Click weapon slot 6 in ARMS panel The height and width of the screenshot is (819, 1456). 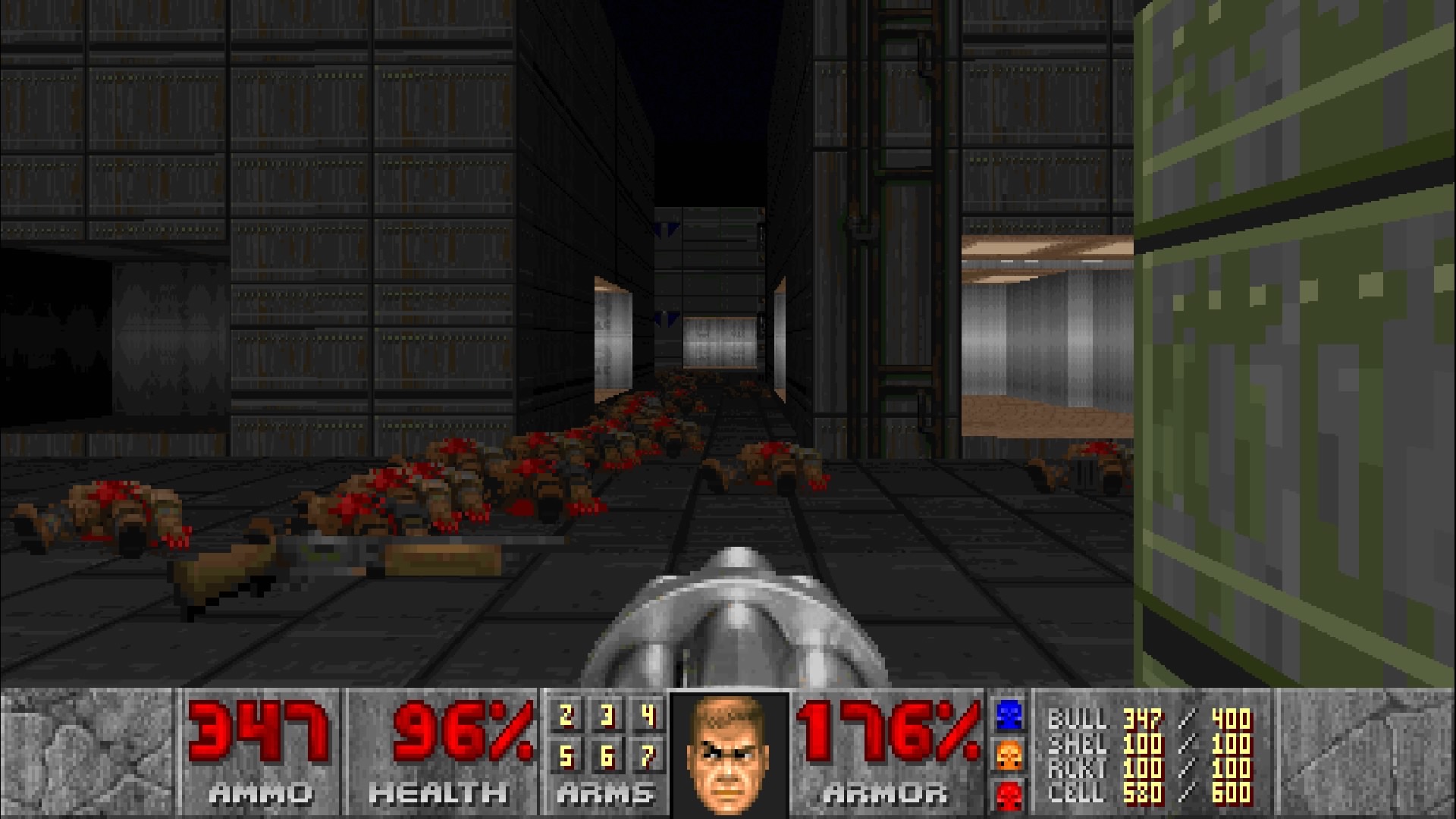pyautogui.click(x=607, y=757)
